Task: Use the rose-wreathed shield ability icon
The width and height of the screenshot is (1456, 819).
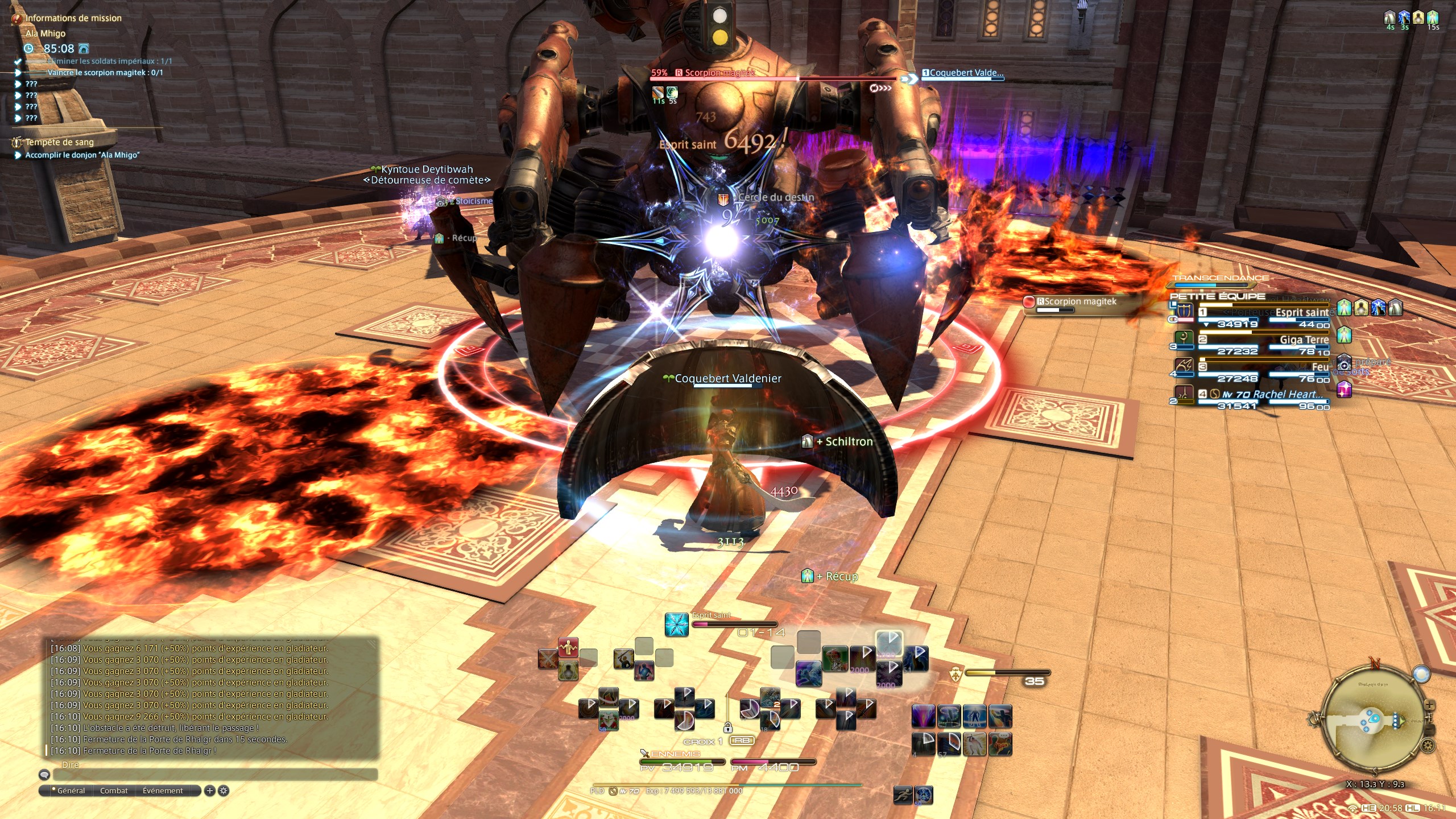Action: coord(607,721)
